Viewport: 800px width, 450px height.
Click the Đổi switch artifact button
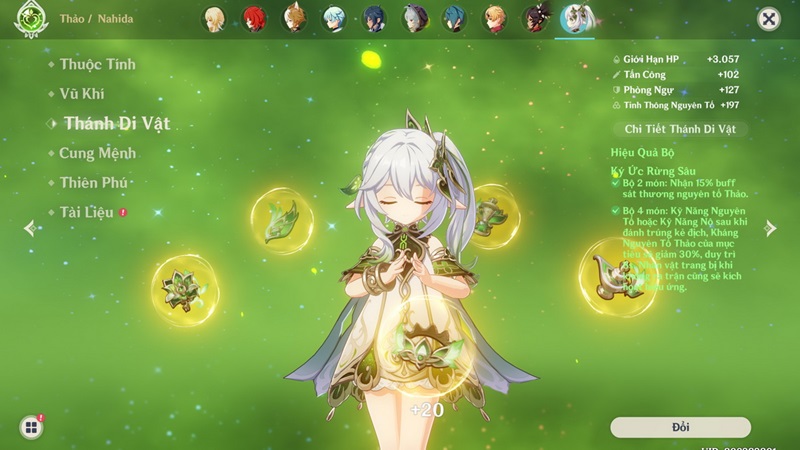tap(680, 427)
